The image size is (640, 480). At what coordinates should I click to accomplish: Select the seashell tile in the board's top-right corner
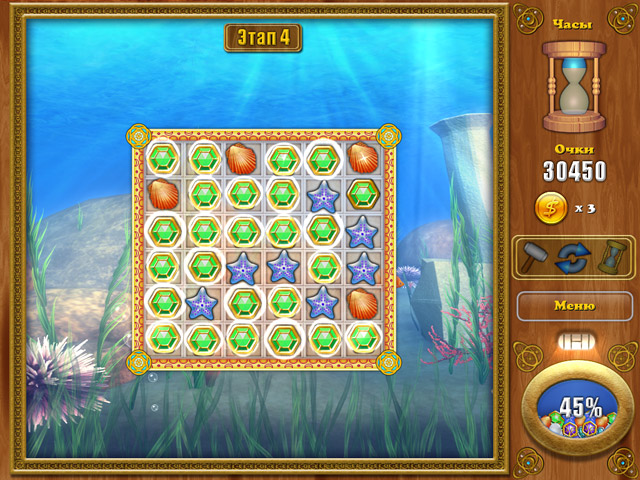pyautogui.click(x=362, y=157)
